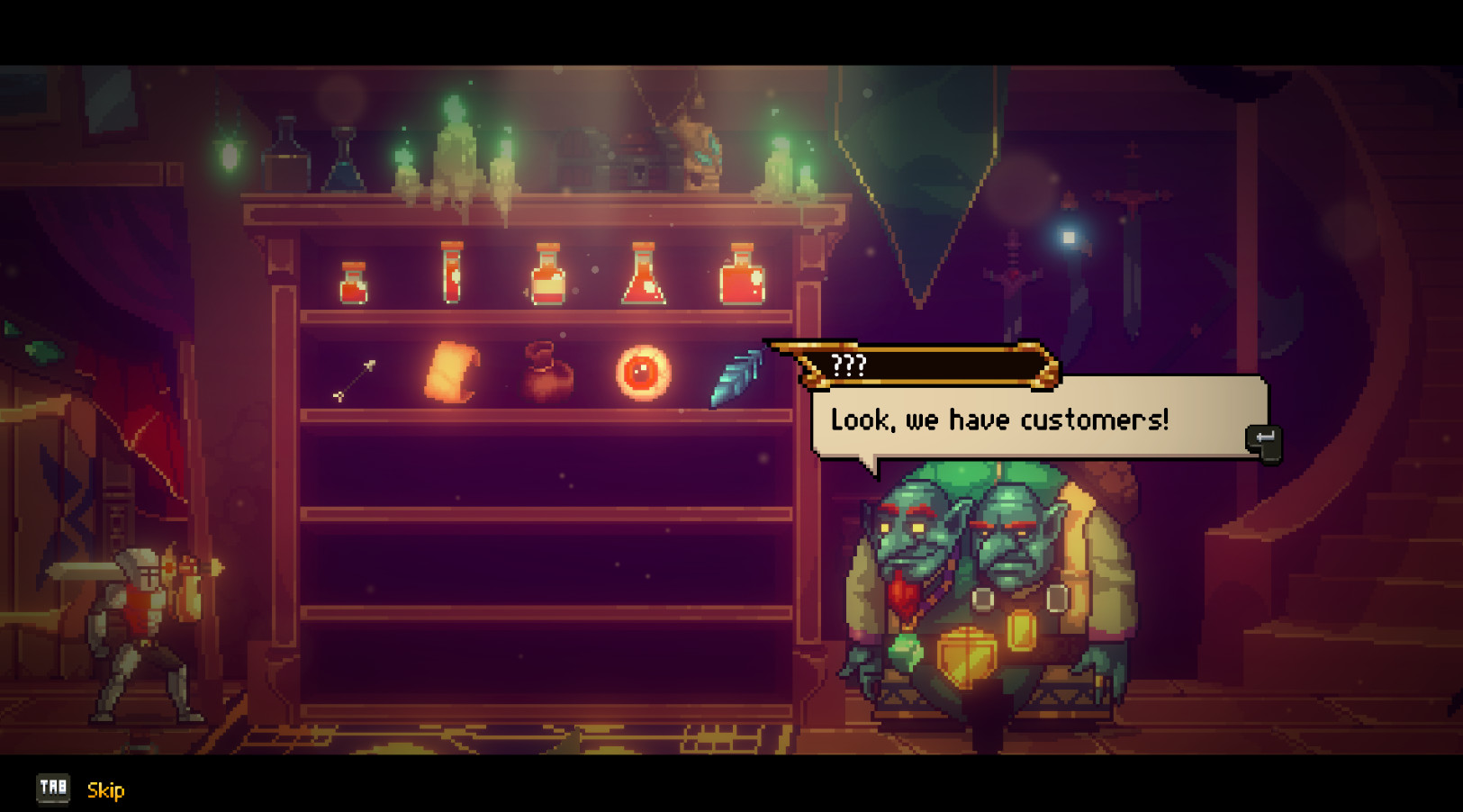The image size is (1463, 812).
Task: Click the Skip link
Action: [x=104, y=790]
